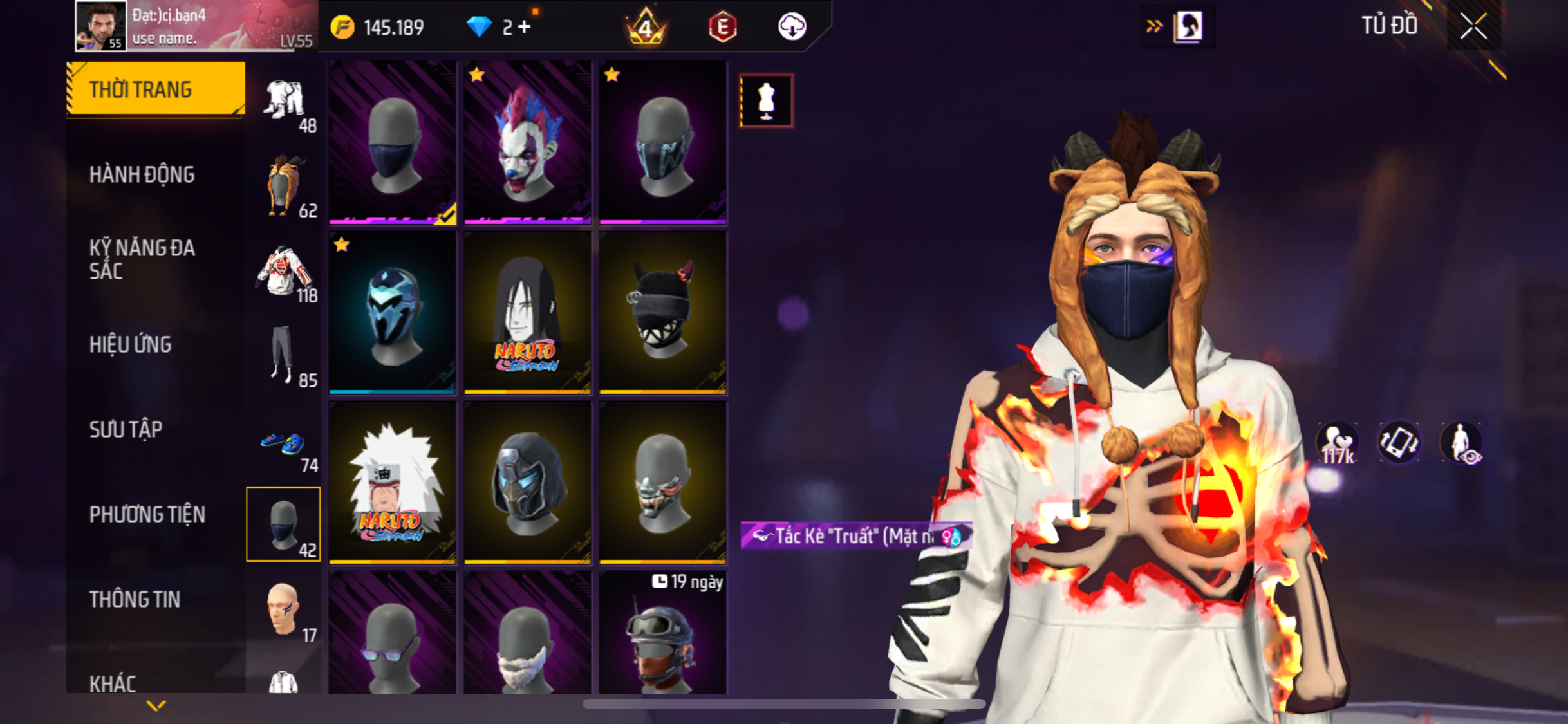Go to the SƯU TẬP tab
1568x724 pixels.
(126, 429)
